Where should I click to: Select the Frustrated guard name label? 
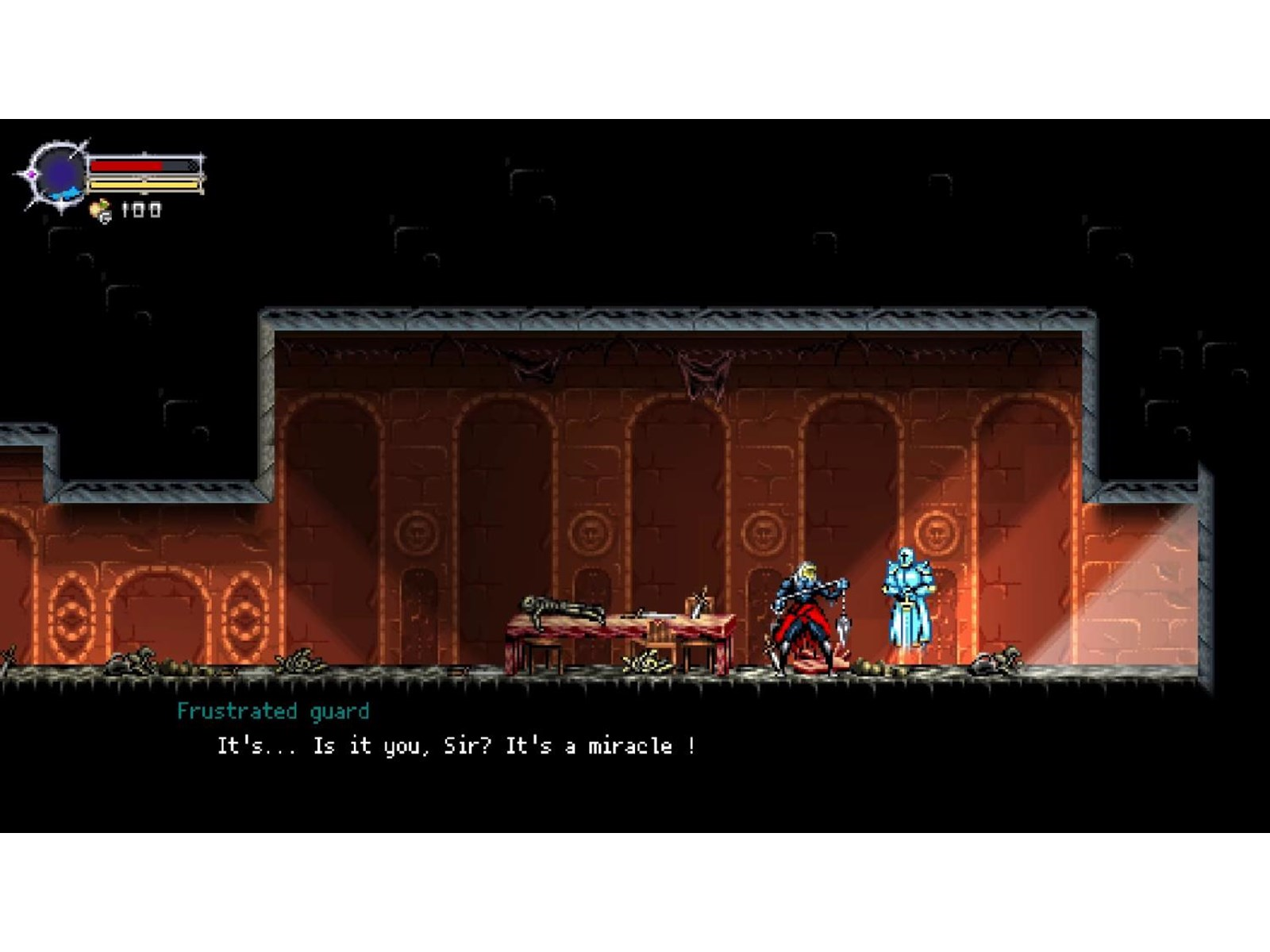pos(272,712)
